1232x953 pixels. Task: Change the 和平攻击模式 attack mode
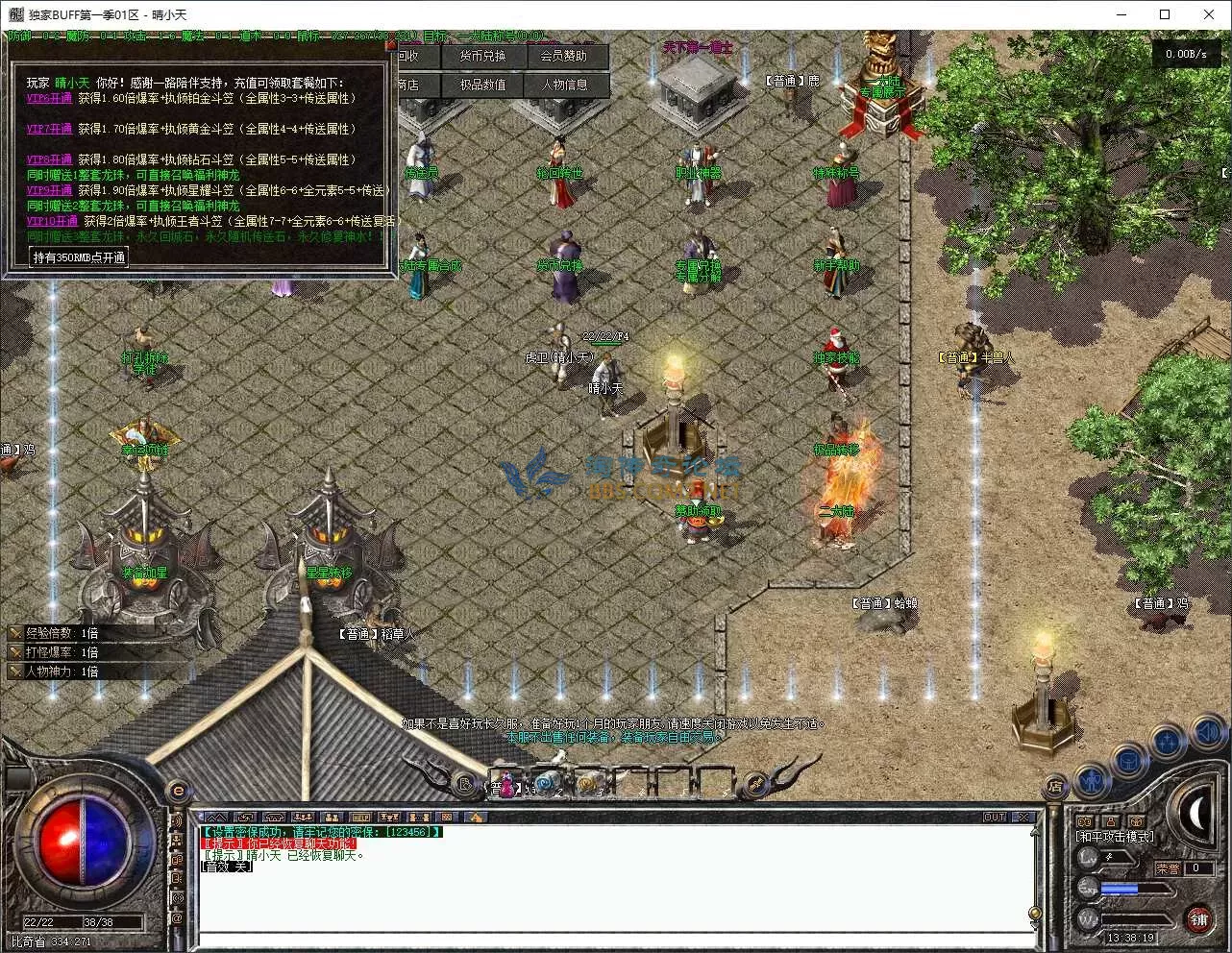[x=1115, y=838]
